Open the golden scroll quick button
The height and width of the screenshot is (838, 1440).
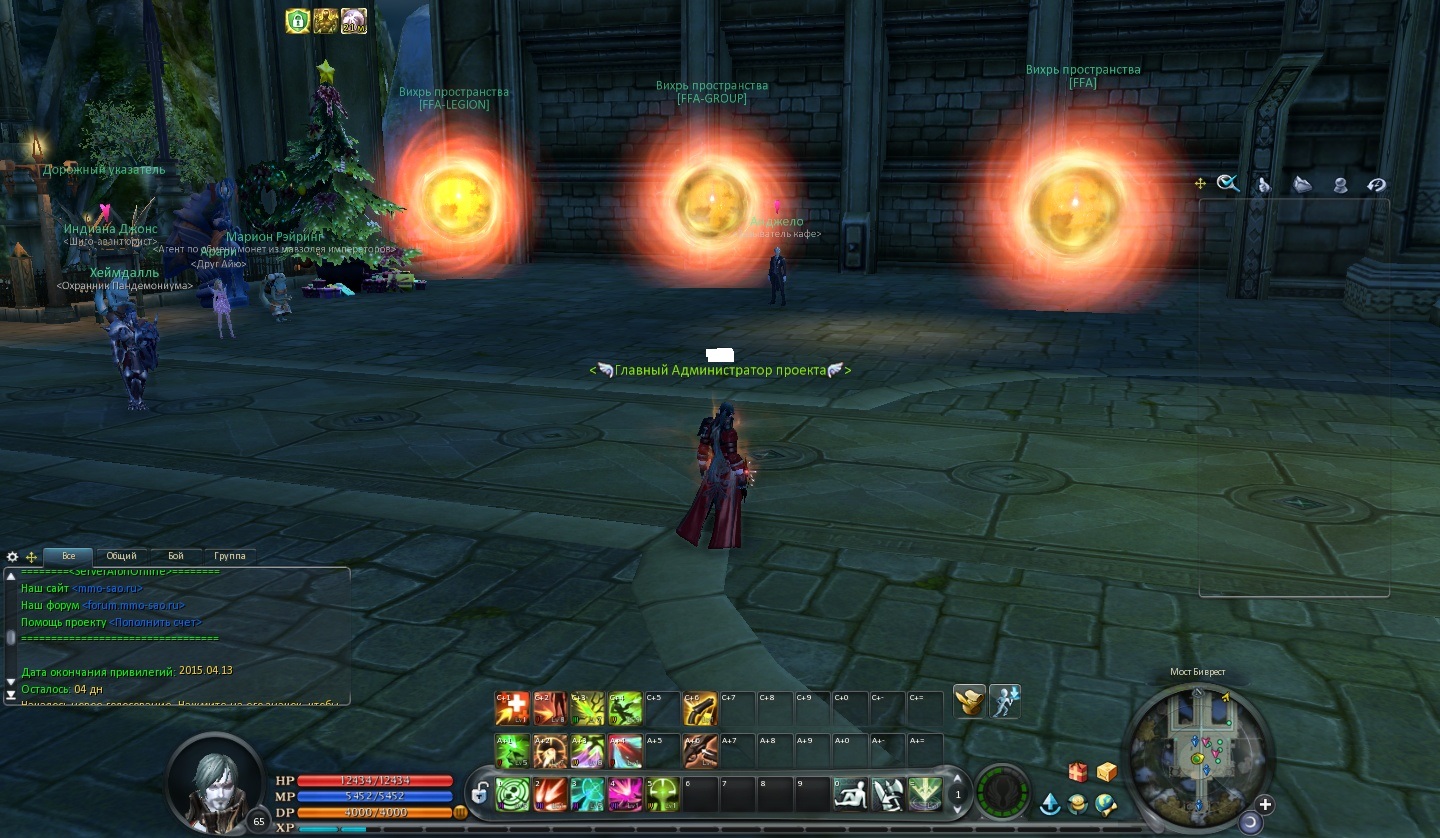969,702
